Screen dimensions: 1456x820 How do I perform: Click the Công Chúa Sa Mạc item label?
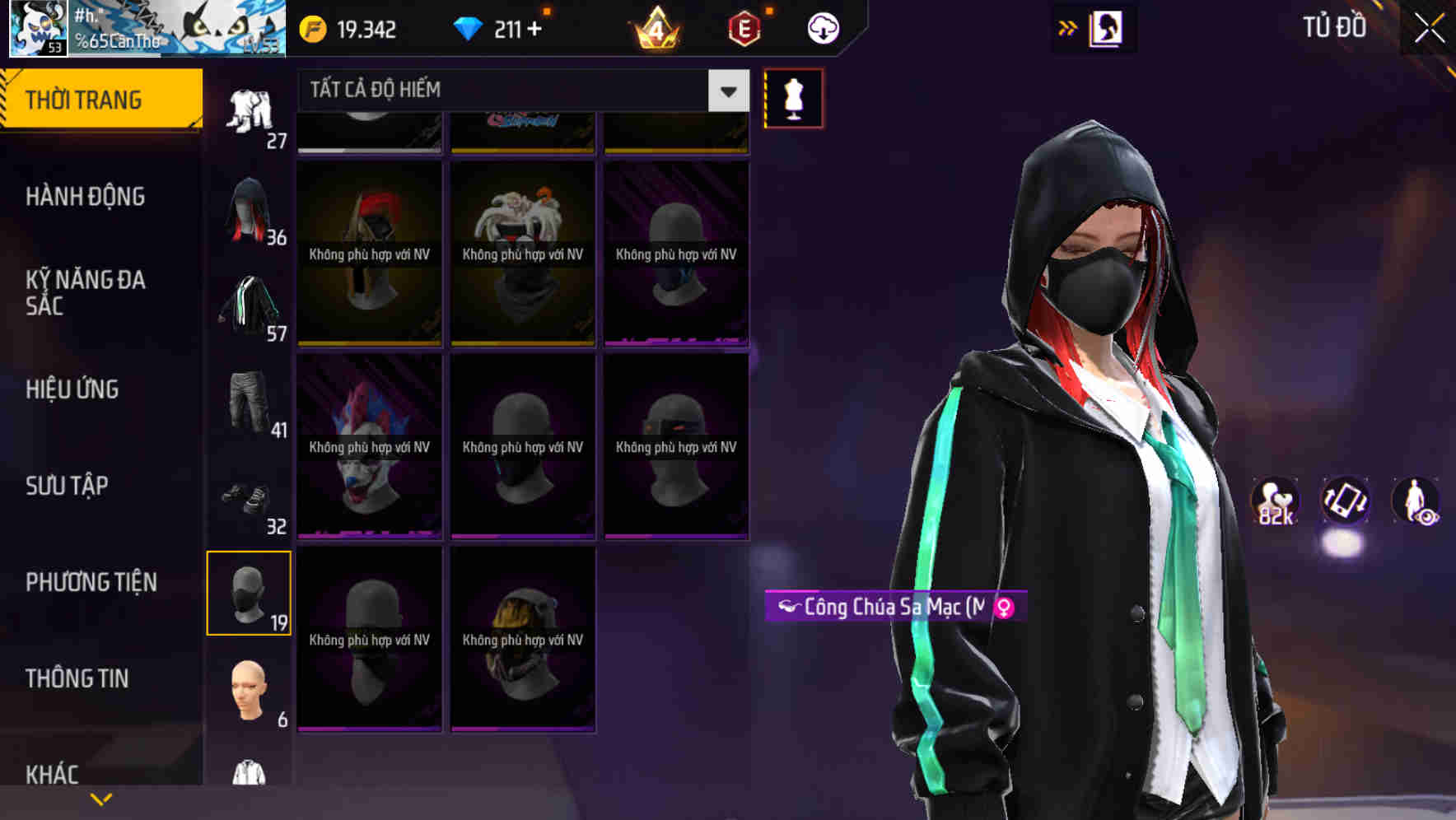click(894, 608)
